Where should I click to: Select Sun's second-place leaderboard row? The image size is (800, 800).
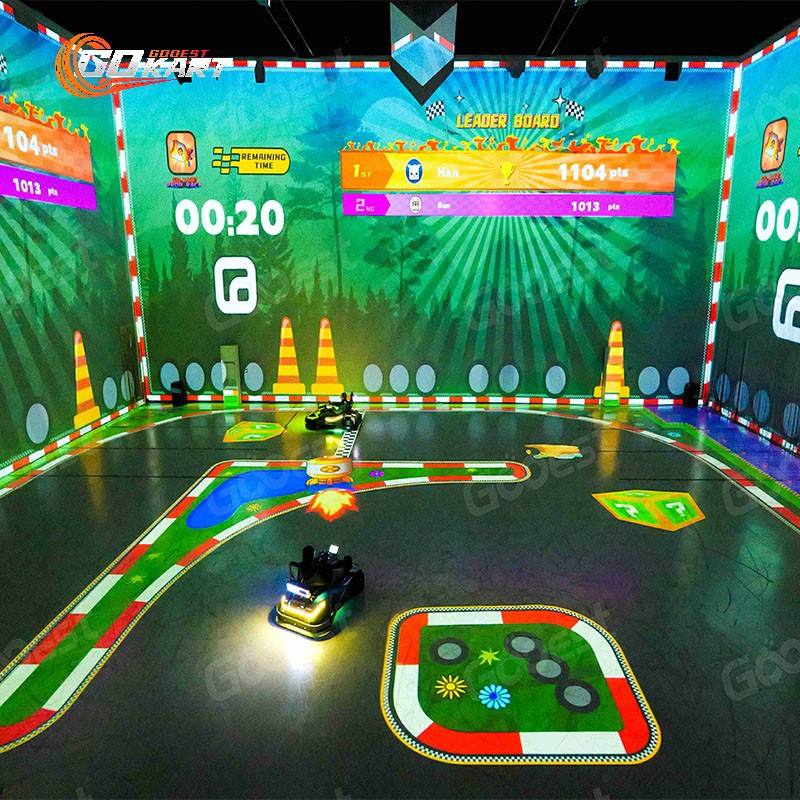(x=508, y=205)
